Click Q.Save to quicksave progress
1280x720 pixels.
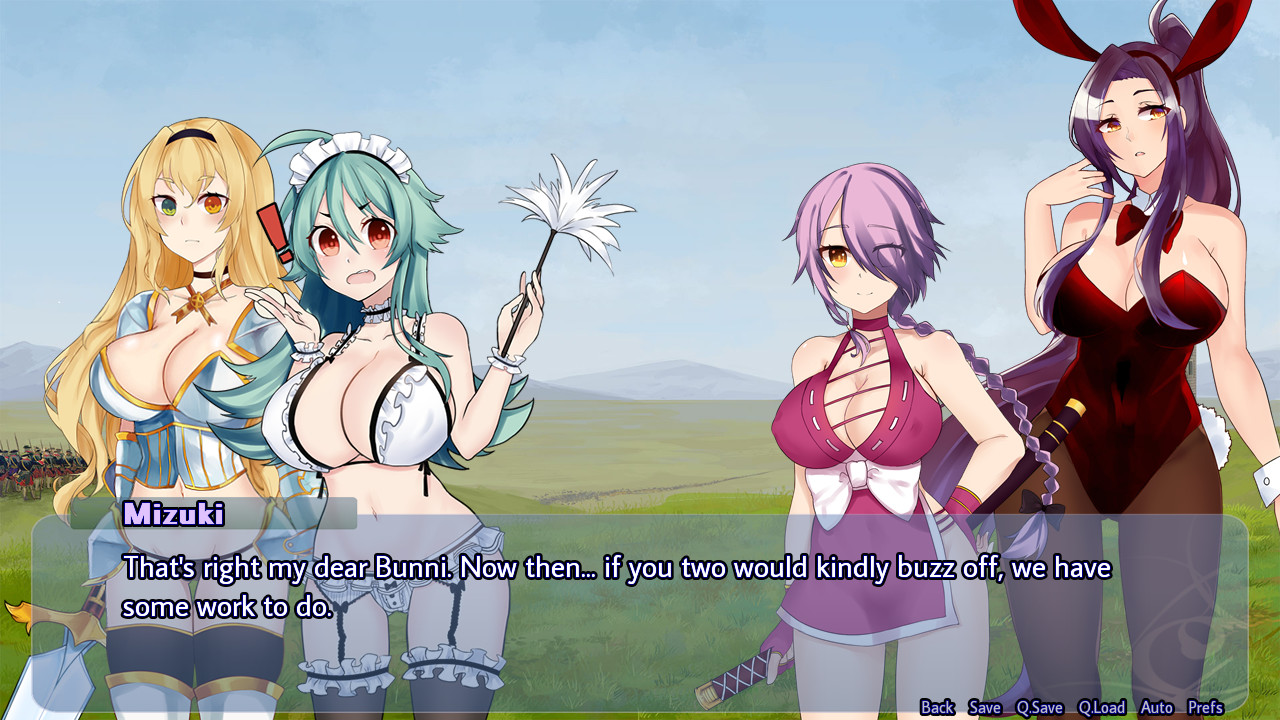(1040, 707)
